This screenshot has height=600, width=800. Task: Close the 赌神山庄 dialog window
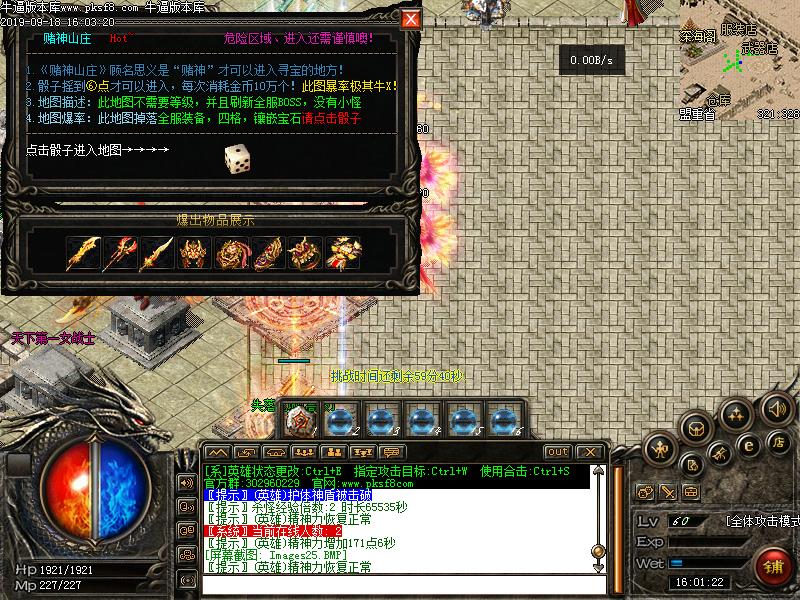(x=410, y=19)
